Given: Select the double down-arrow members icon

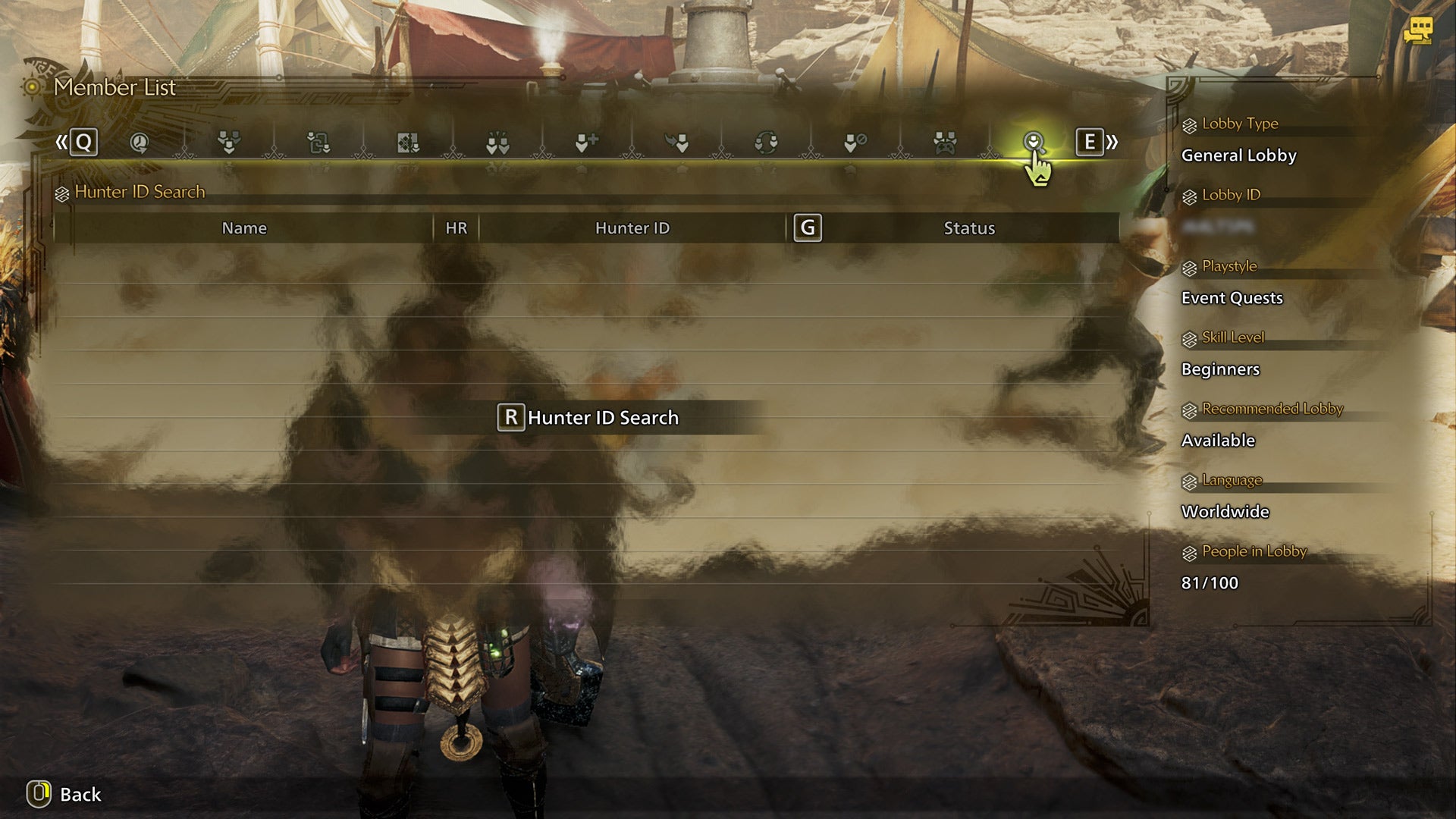Looking at the screenshot, I should click(x=497, y=143).
